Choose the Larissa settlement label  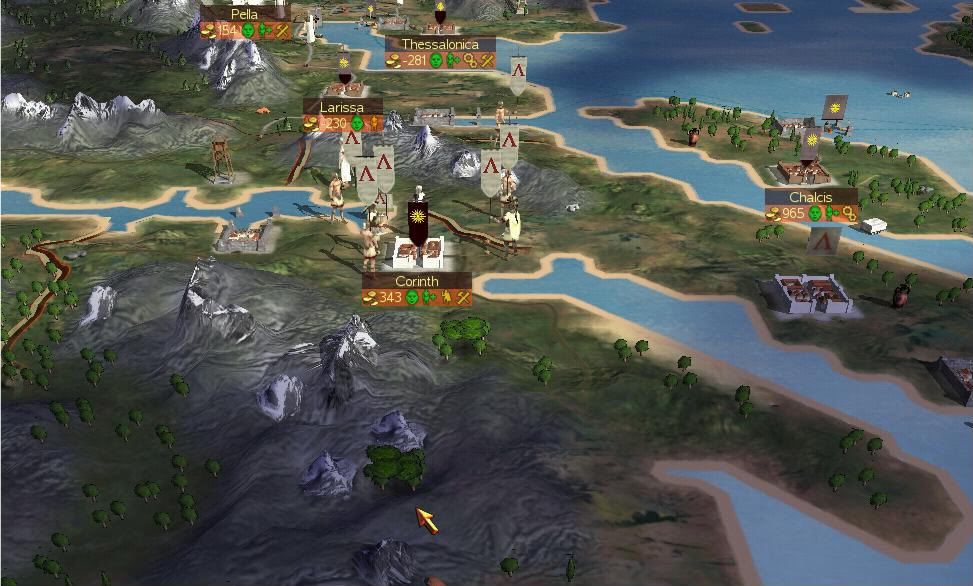(342, 107)
